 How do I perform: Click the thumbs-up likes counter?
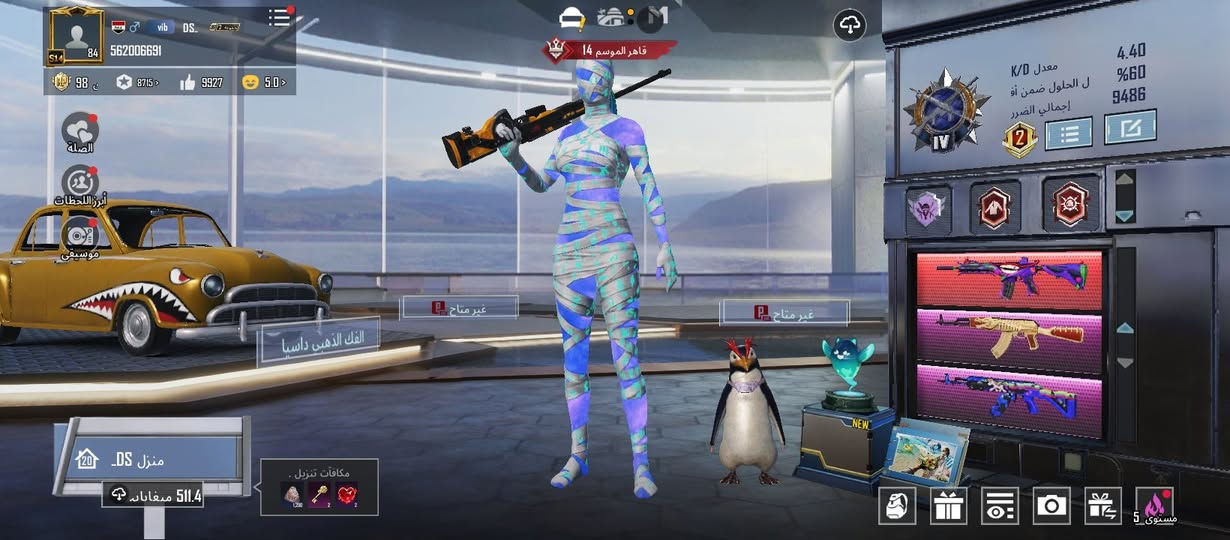coord(201,82)
